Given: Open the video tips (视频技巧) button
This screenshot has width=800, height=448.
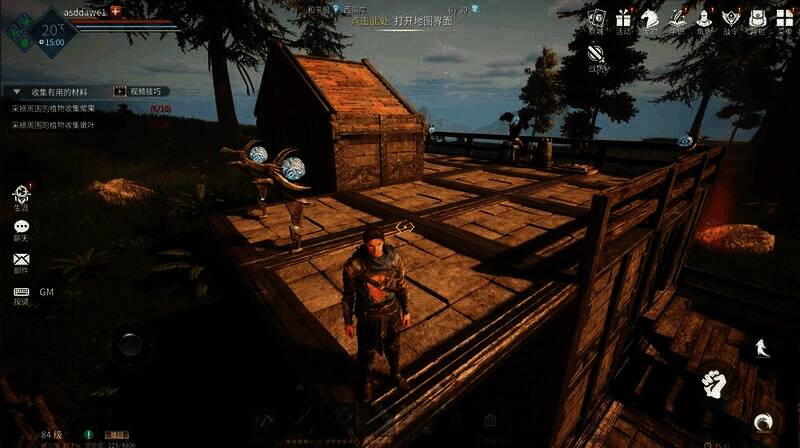Looking at the screenshot, I should (140, 91).
